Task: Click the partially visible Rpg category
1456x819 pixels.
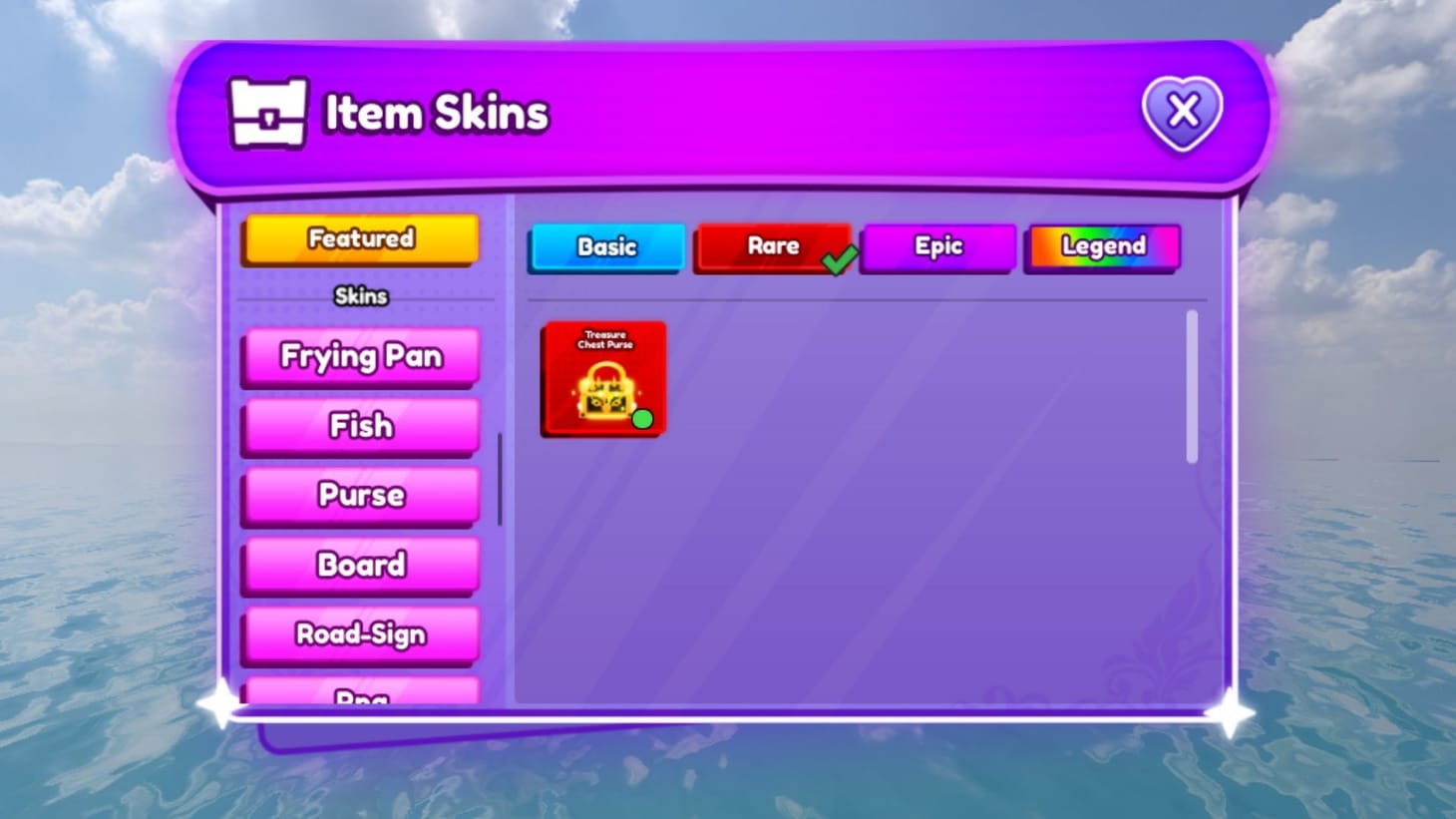Action: point(359,695)
